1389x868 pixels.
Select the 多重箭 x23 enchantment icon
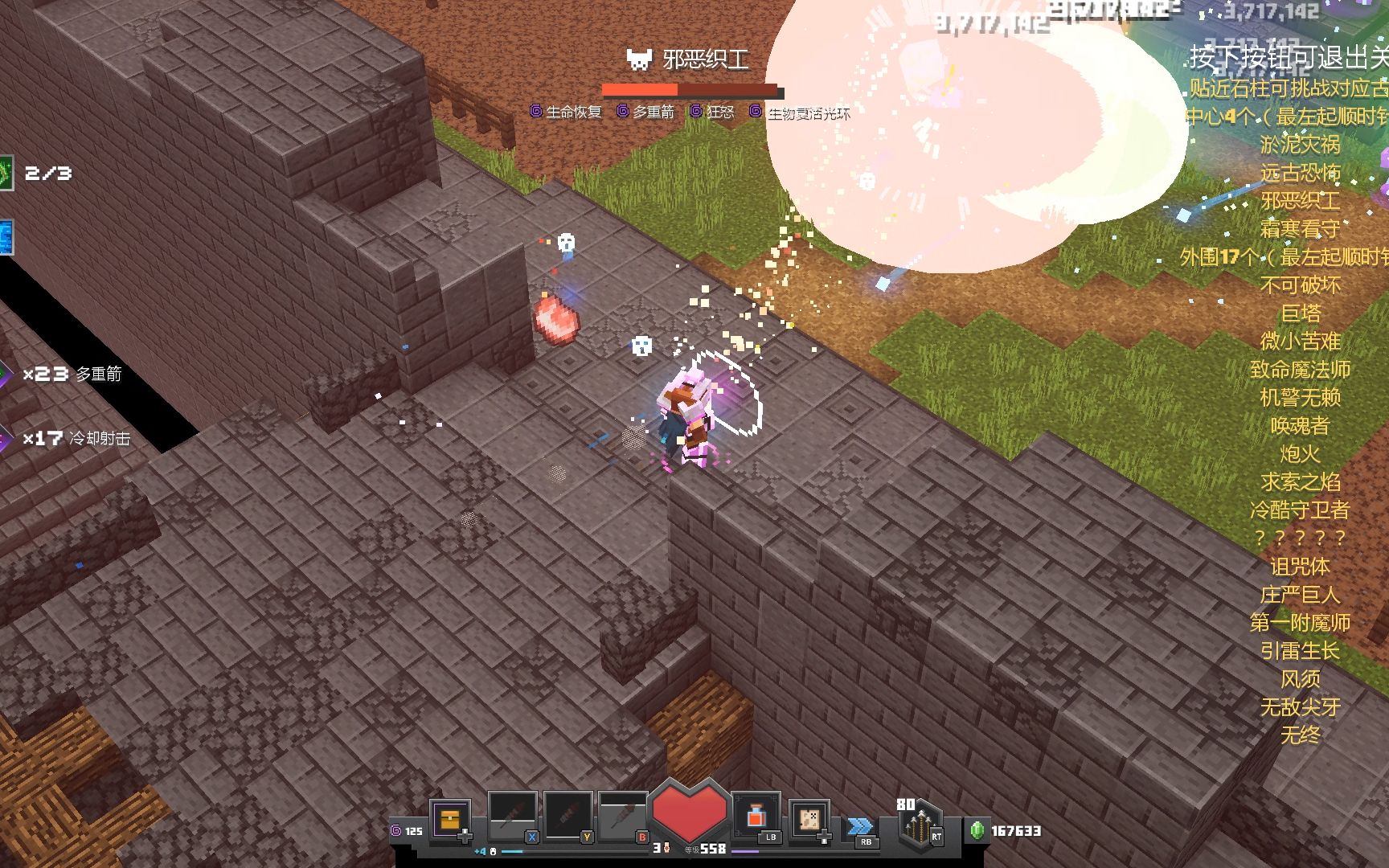(6, 375)
